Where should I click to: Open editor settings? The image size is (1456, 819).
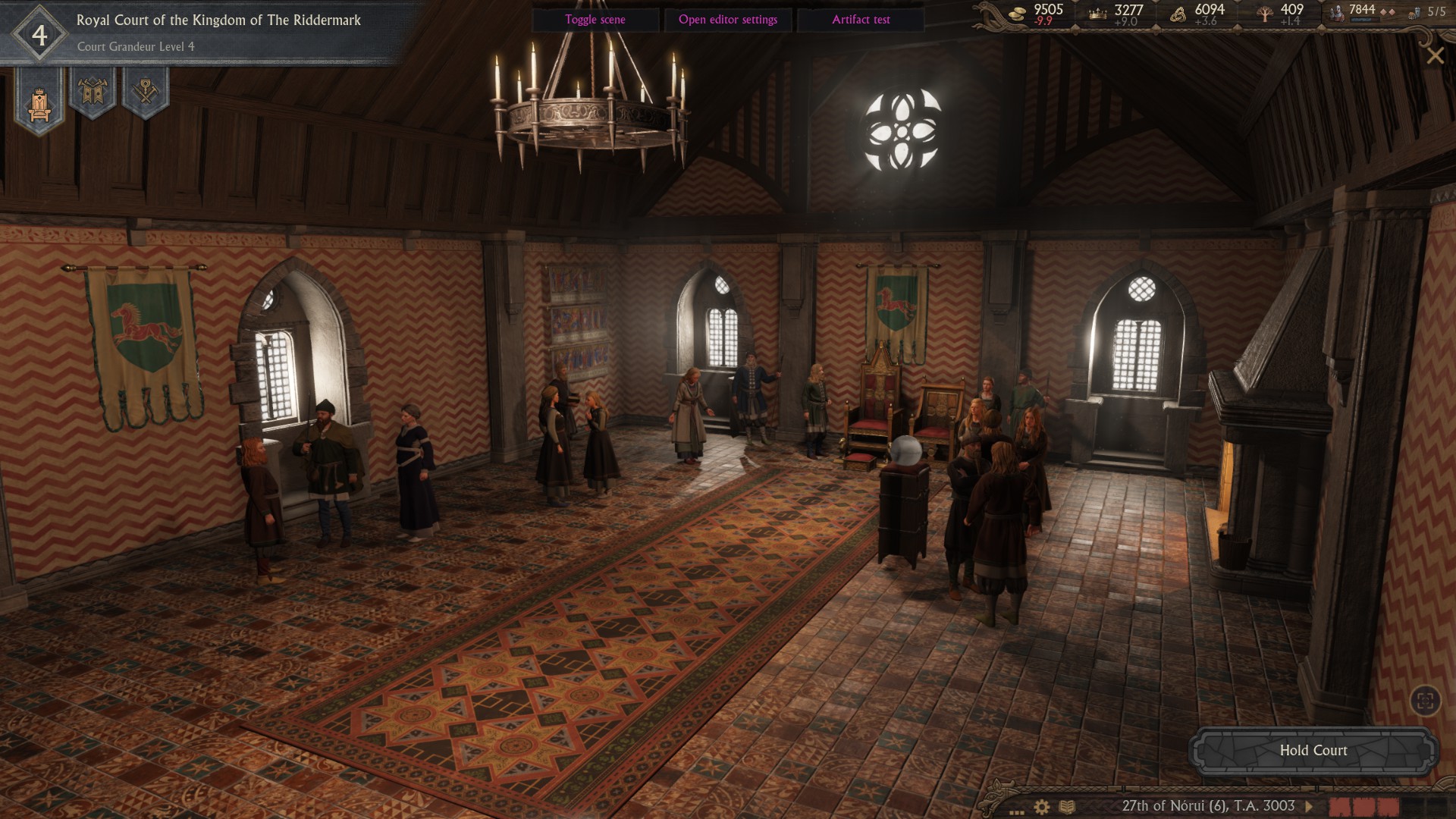[x=727, y=20]
